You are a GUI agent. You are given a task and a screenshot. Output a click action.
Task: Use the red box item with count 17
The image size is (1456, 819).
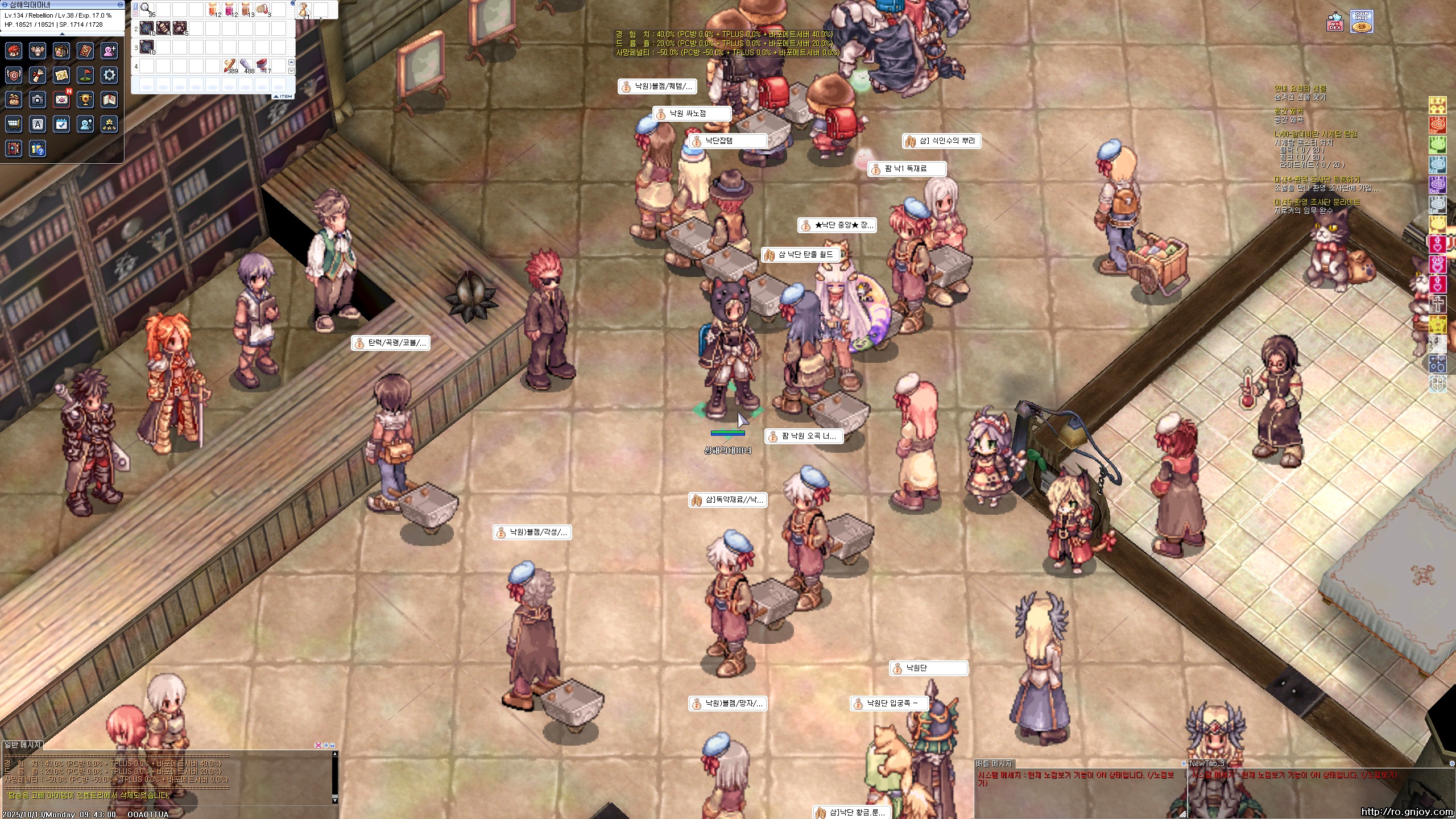pyautogui.click(x=262, y=65)
